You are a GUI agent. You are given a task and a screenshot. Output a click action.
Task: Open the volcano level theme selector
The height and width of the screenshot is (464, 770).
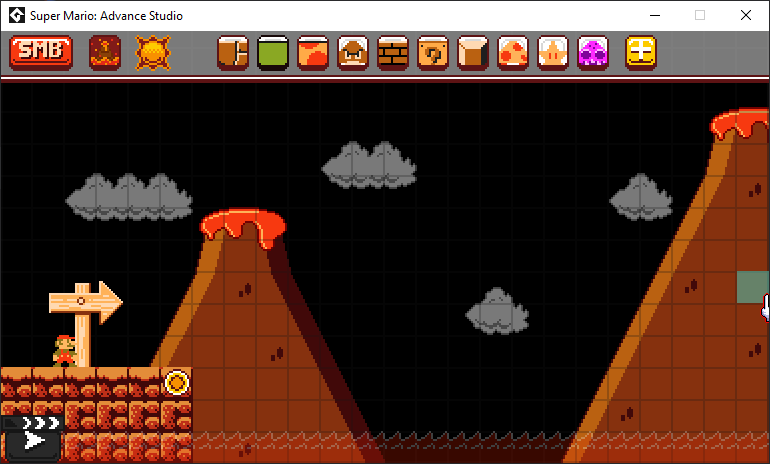[105, 52]
